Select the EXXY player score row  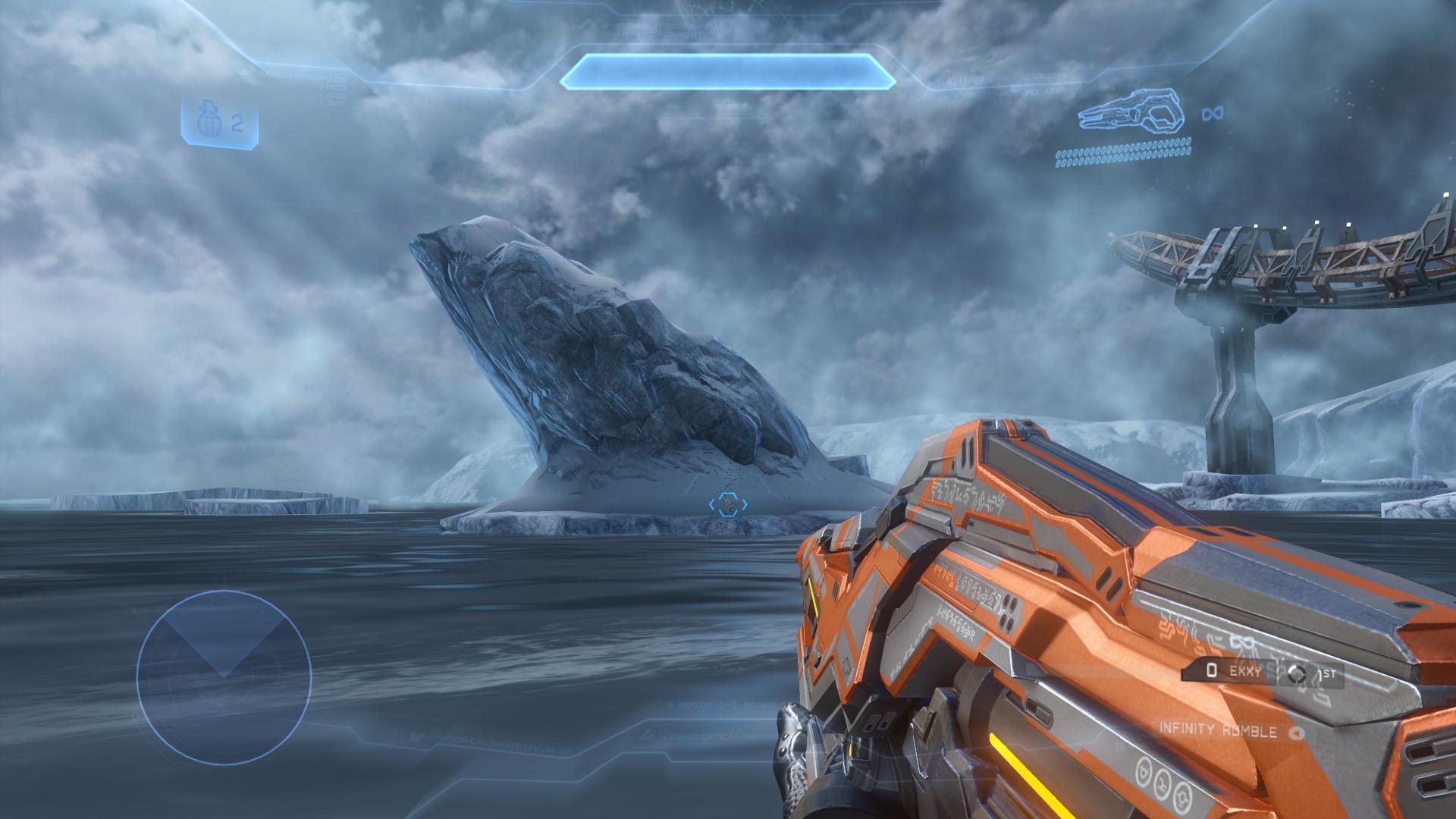[1262, 671]
